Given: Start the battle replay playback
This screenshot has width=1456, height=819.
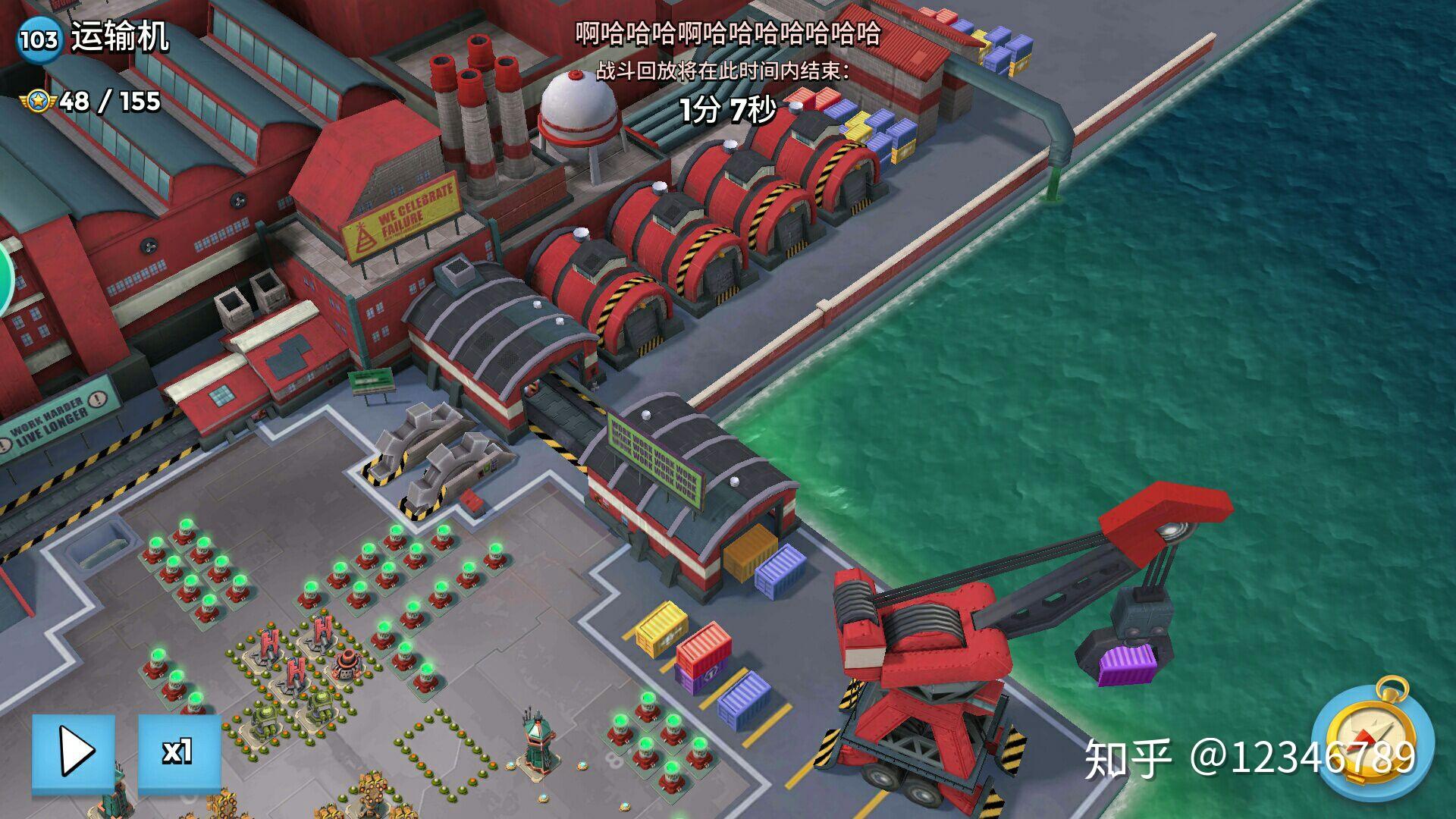Looking at the screenshot, I should coord(74,754).
